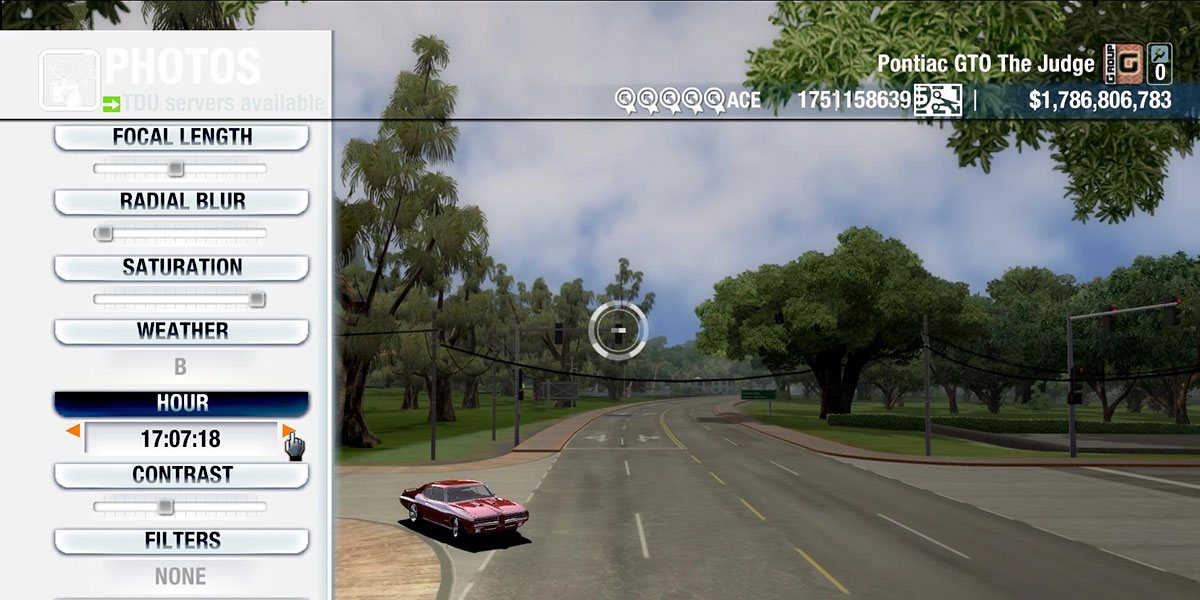Viewport: 1200px width, 600px height.
Task: Decrease the hour with the left arrow
Action: [x=73, y=431]
